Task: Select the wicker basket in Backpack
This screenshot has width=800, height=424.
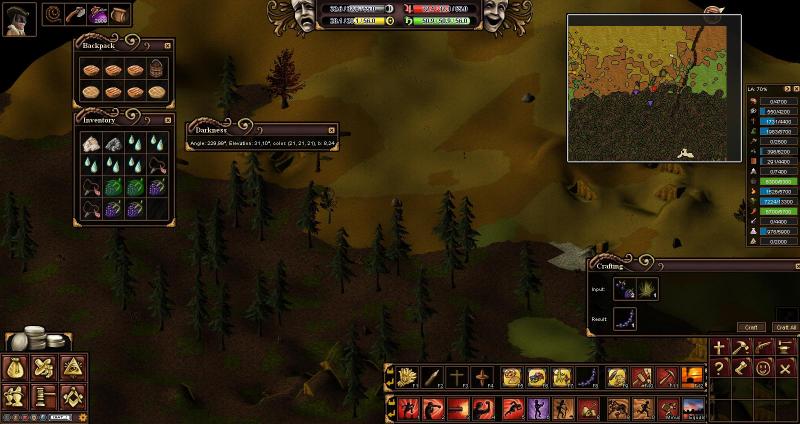Action: 157,70
